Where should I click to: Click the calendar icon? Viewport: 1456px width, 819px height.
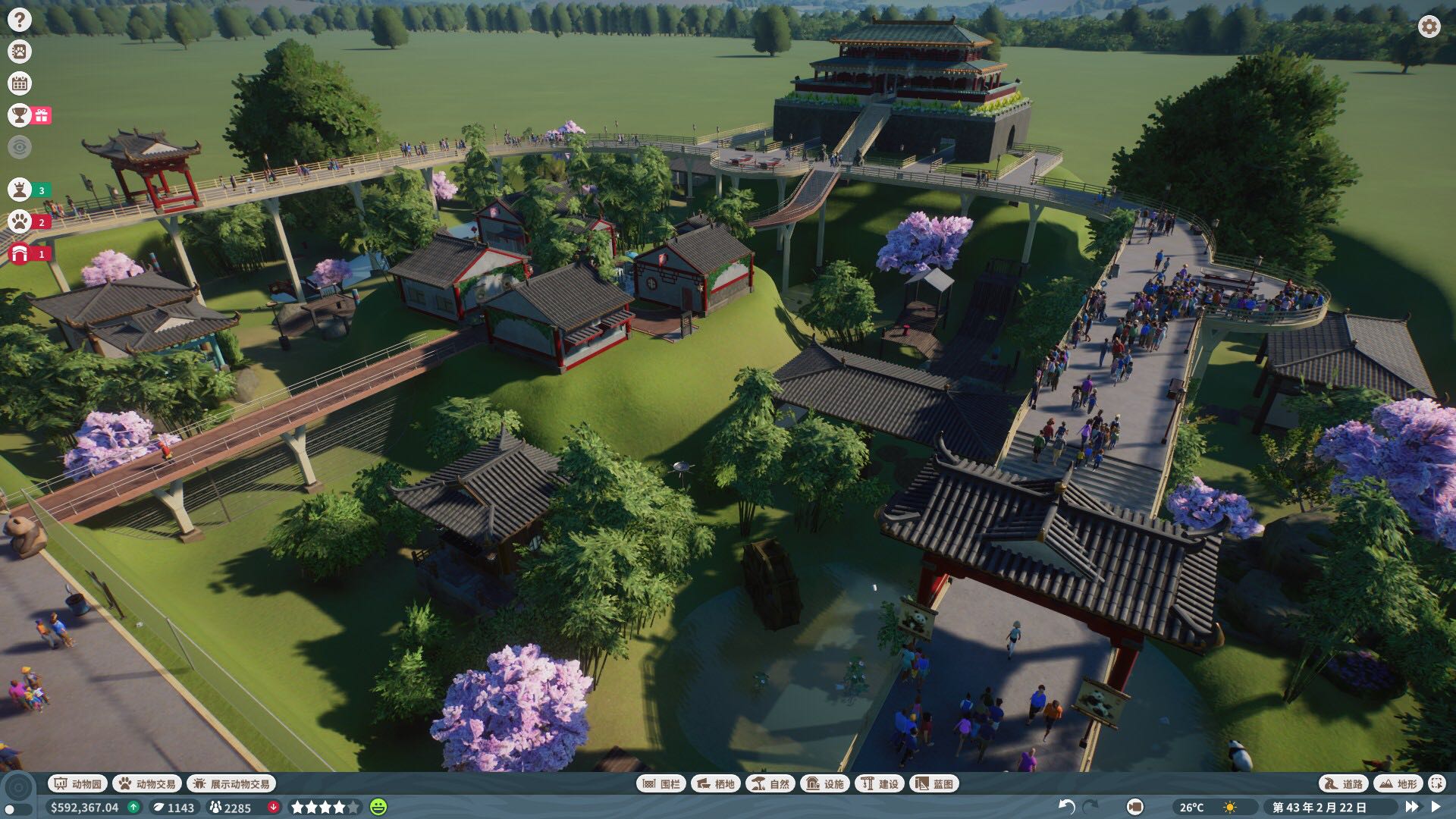20,83
